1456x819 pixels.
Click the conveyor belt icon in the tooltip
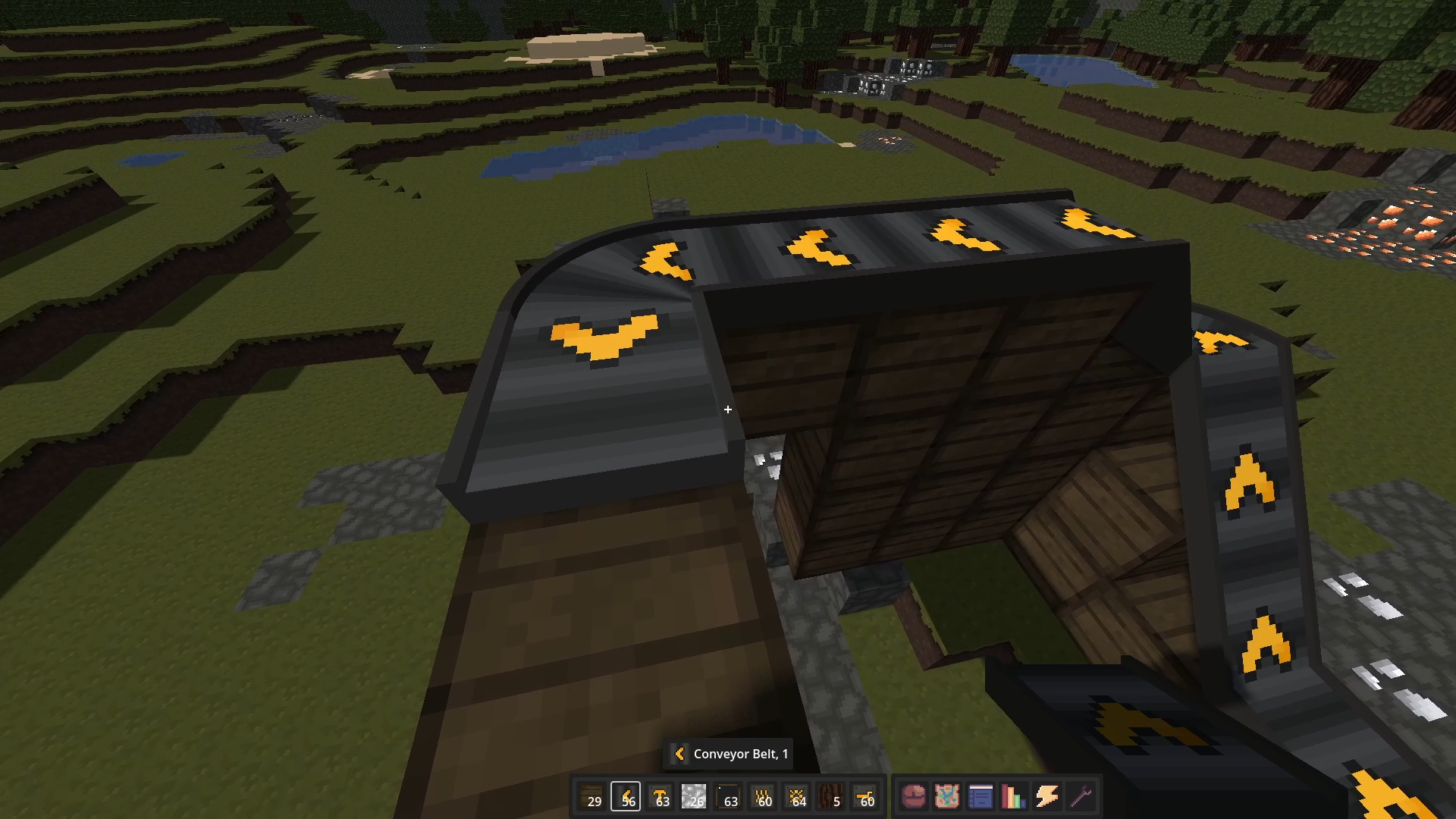point(680,754)
